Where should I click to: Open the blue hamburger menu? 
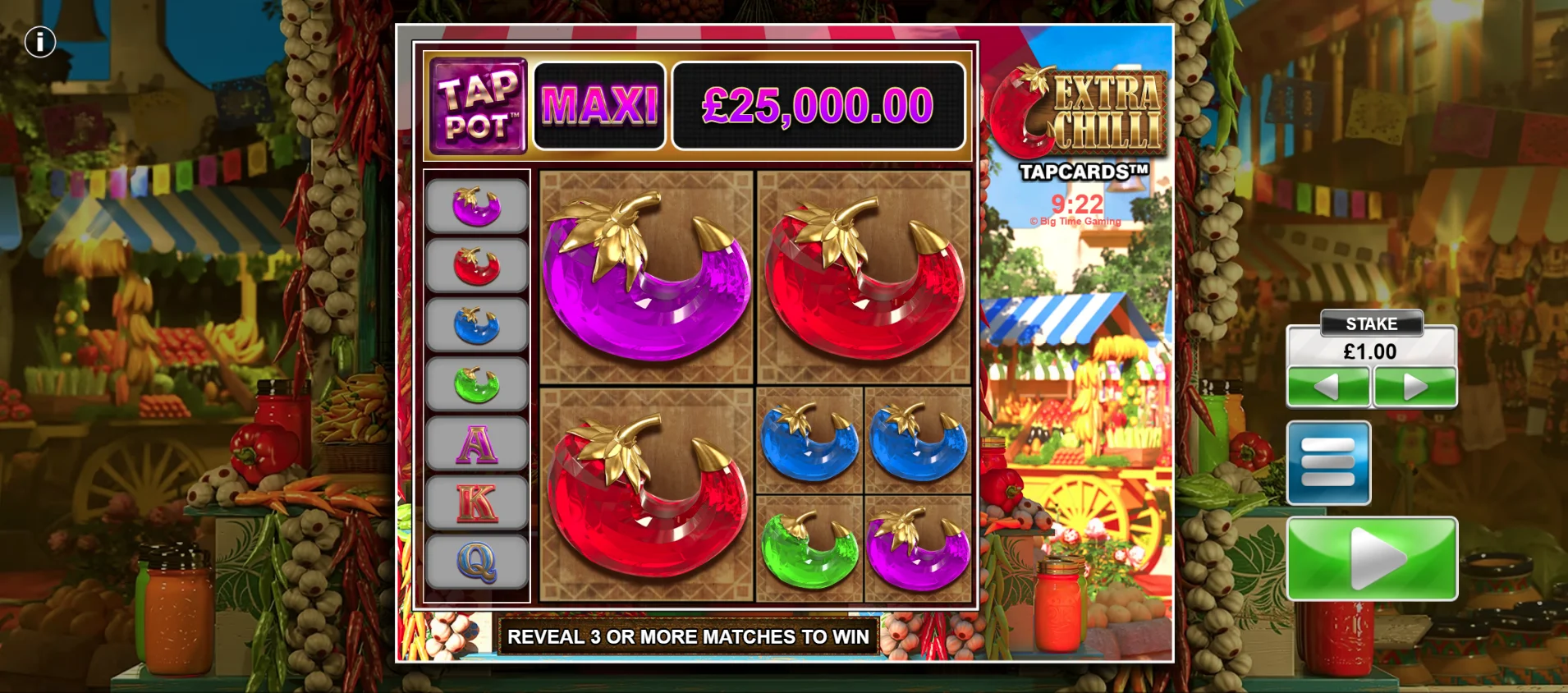[1328, 463]
